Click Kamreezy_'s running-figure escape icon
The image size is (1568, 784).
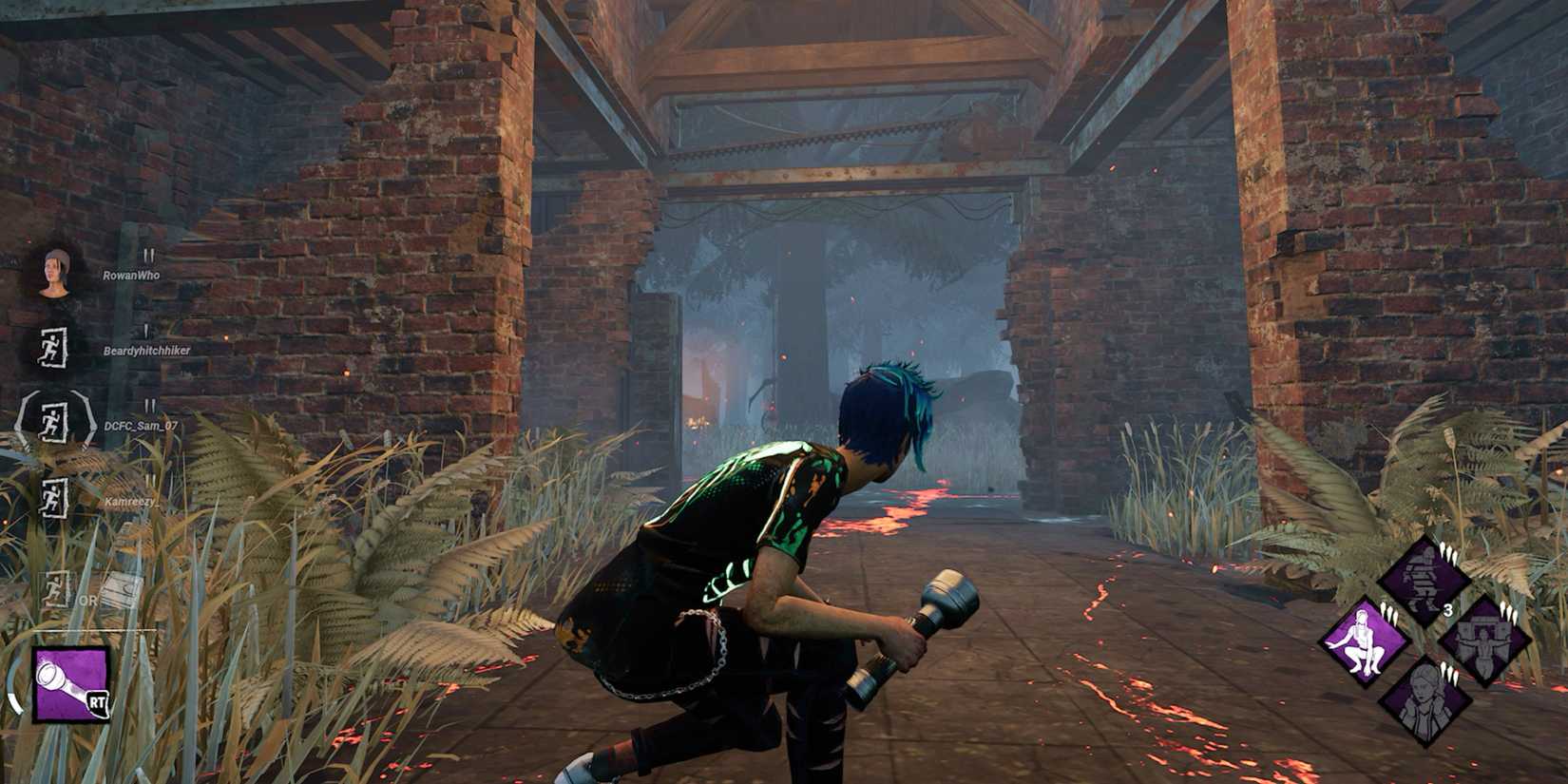click(x=52, y=495)
